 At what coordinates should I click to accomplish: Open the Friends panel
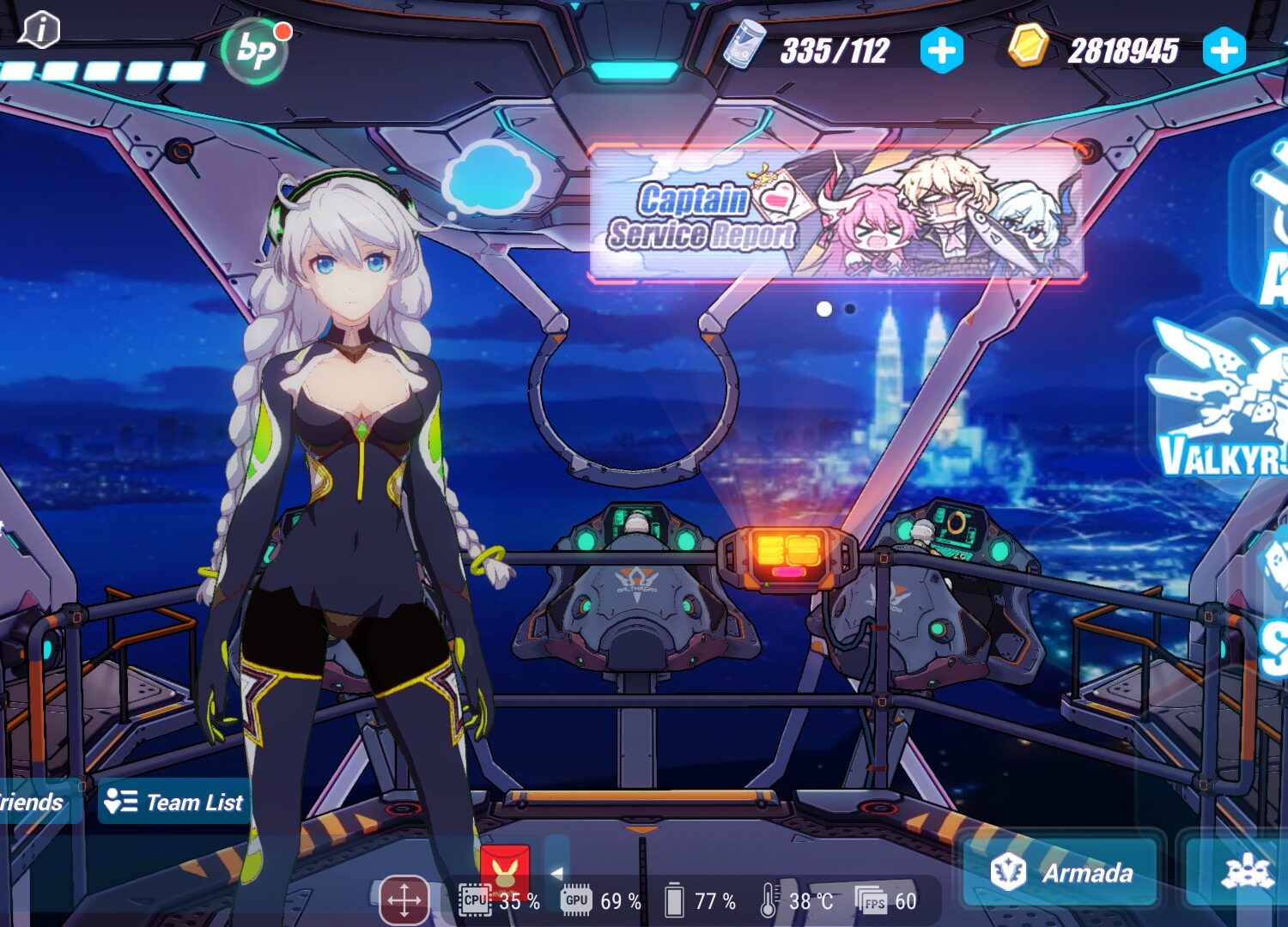[34, 802]
